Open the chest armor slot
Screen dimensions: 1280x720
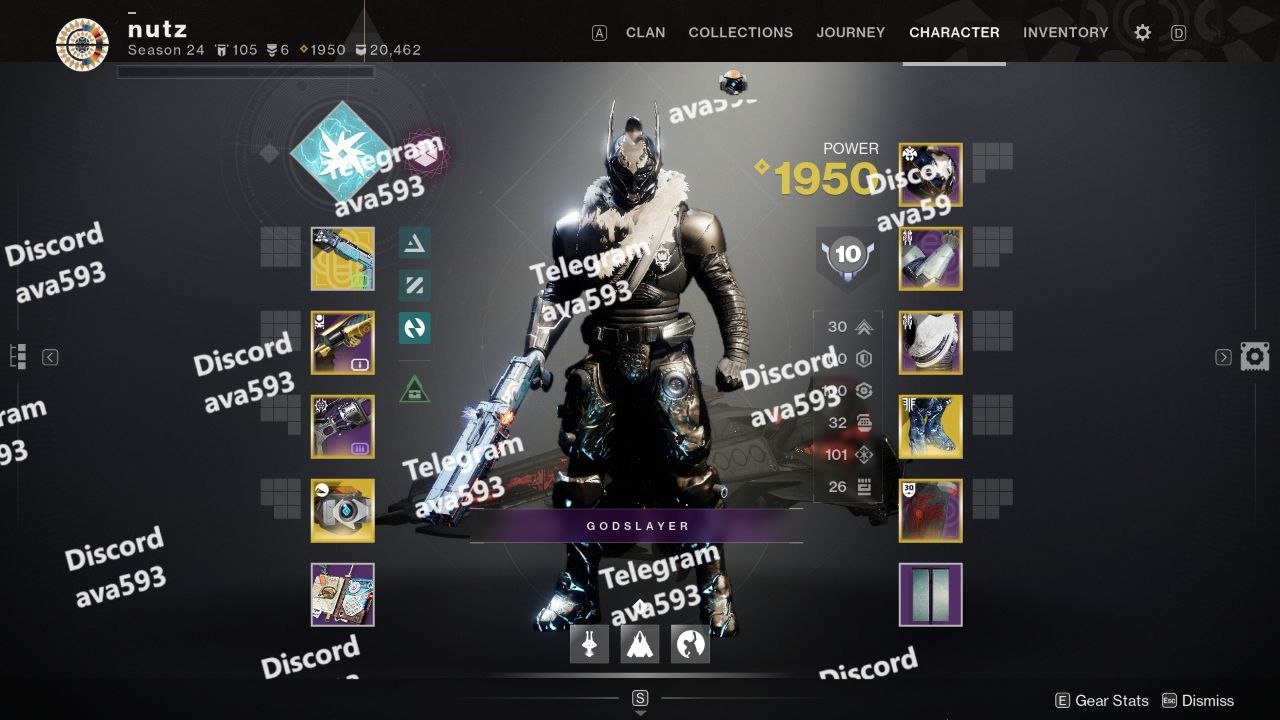pos(930,343)
